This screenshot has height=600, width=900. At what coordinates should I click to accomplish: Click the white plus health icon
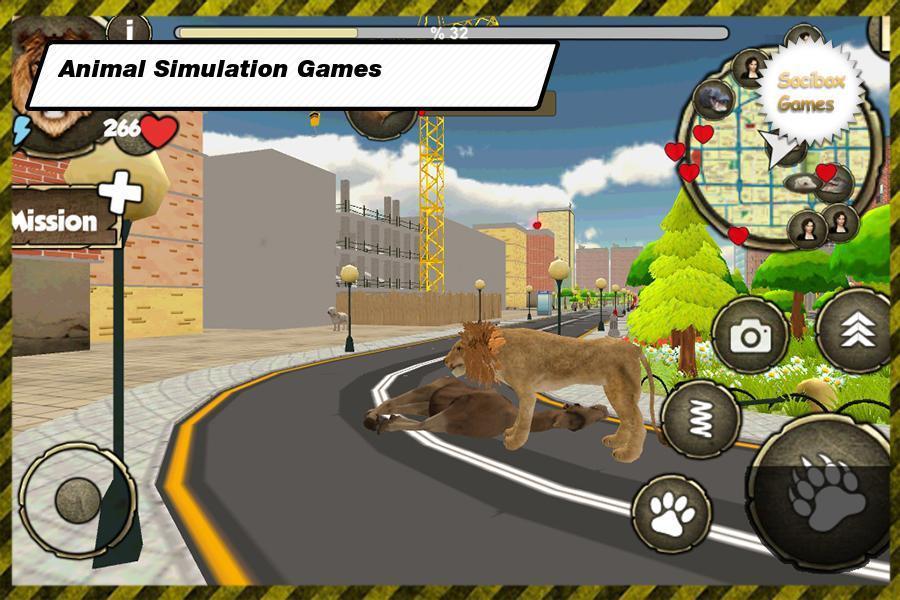[x=121, y=191]
